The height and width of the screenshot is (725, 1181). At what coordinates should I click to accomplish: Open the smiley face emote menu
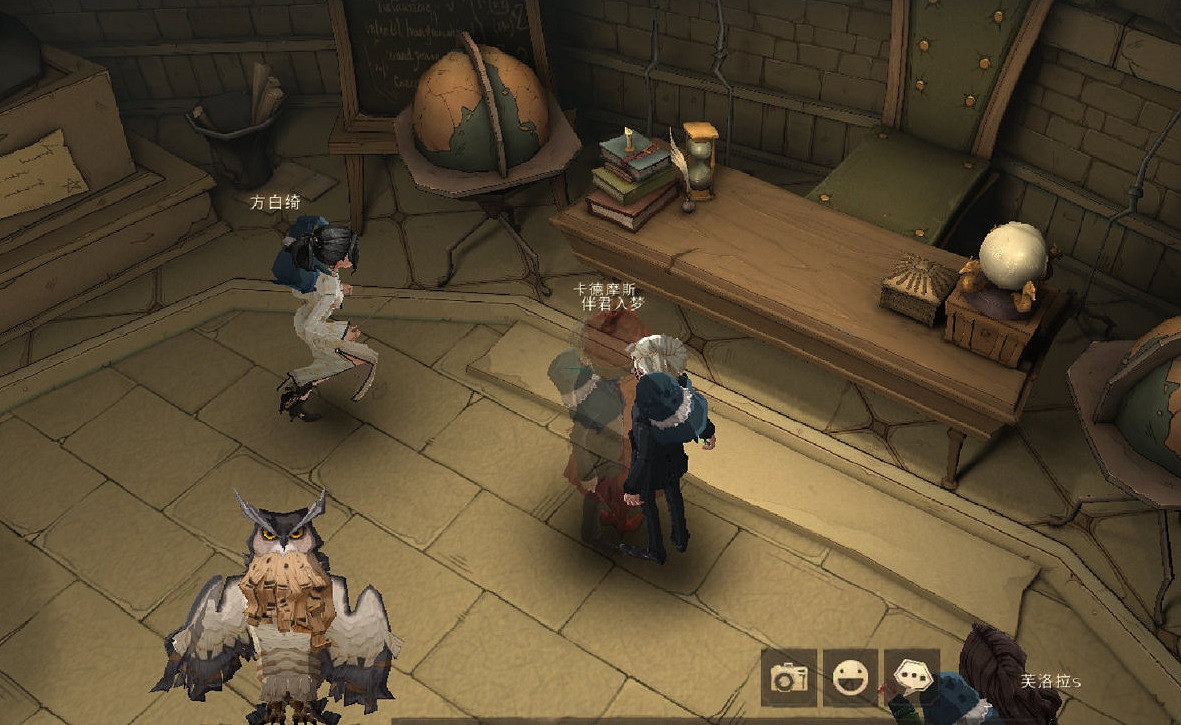point(850,678)
